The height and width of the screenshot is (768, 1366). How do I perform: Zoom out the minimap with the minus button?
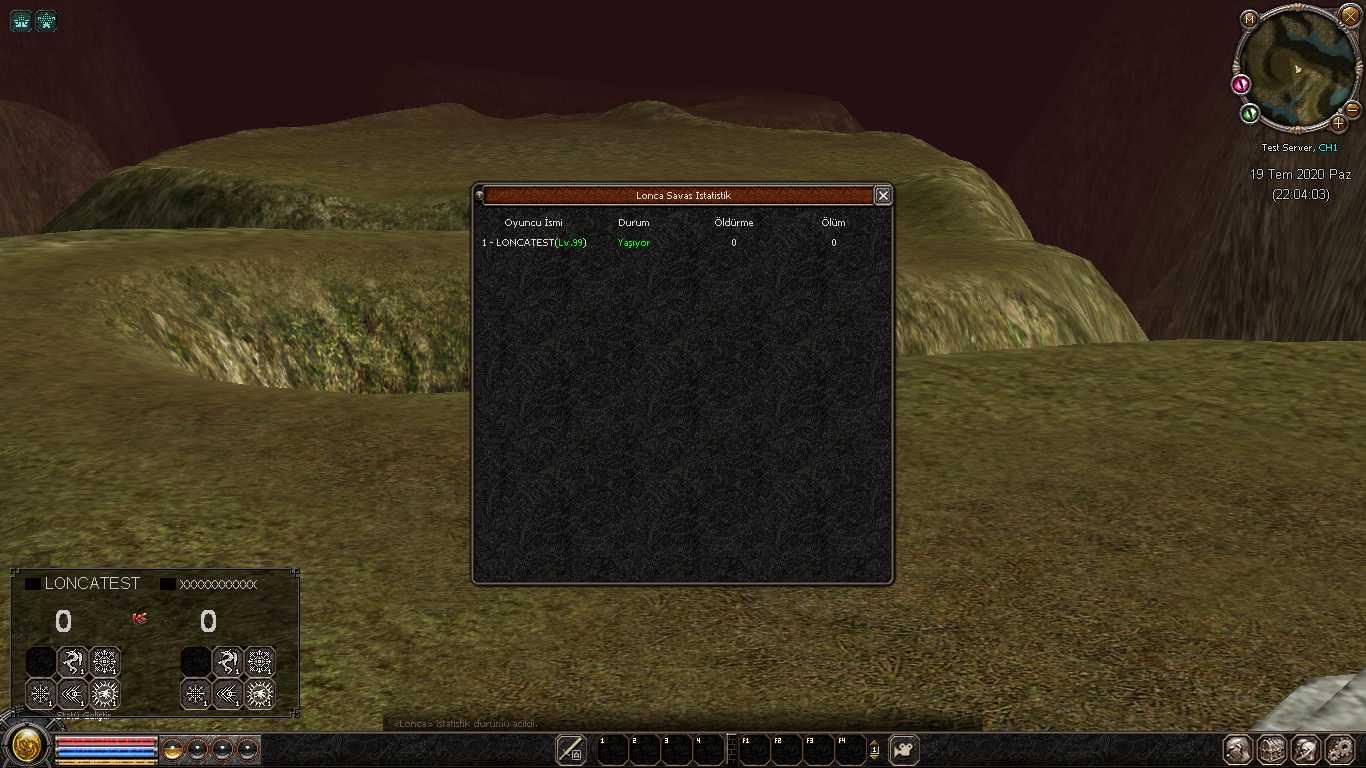pyautogui.click(x=1352, y=108)
